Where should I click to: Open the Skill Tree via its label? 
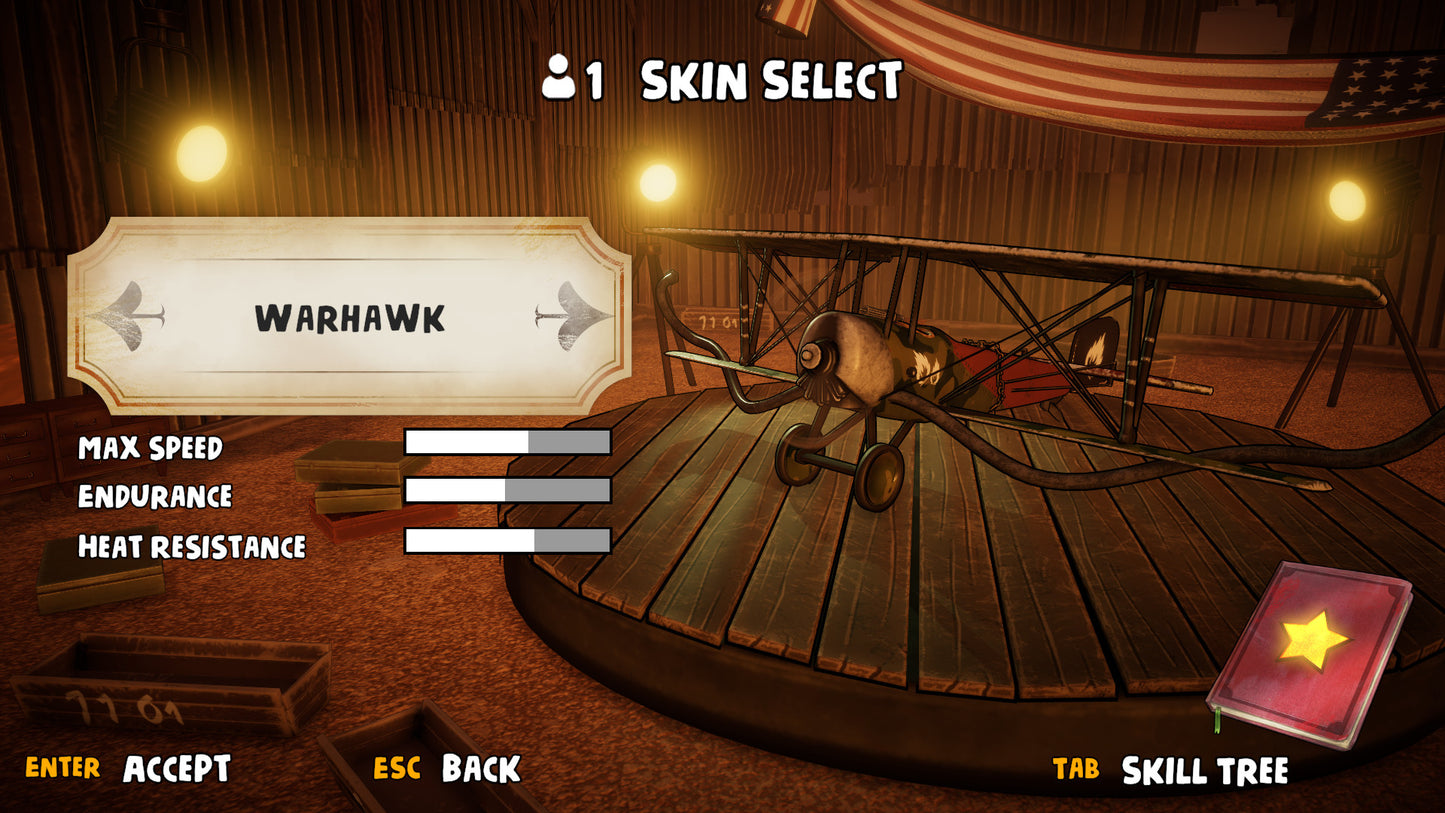point(1206,770)
